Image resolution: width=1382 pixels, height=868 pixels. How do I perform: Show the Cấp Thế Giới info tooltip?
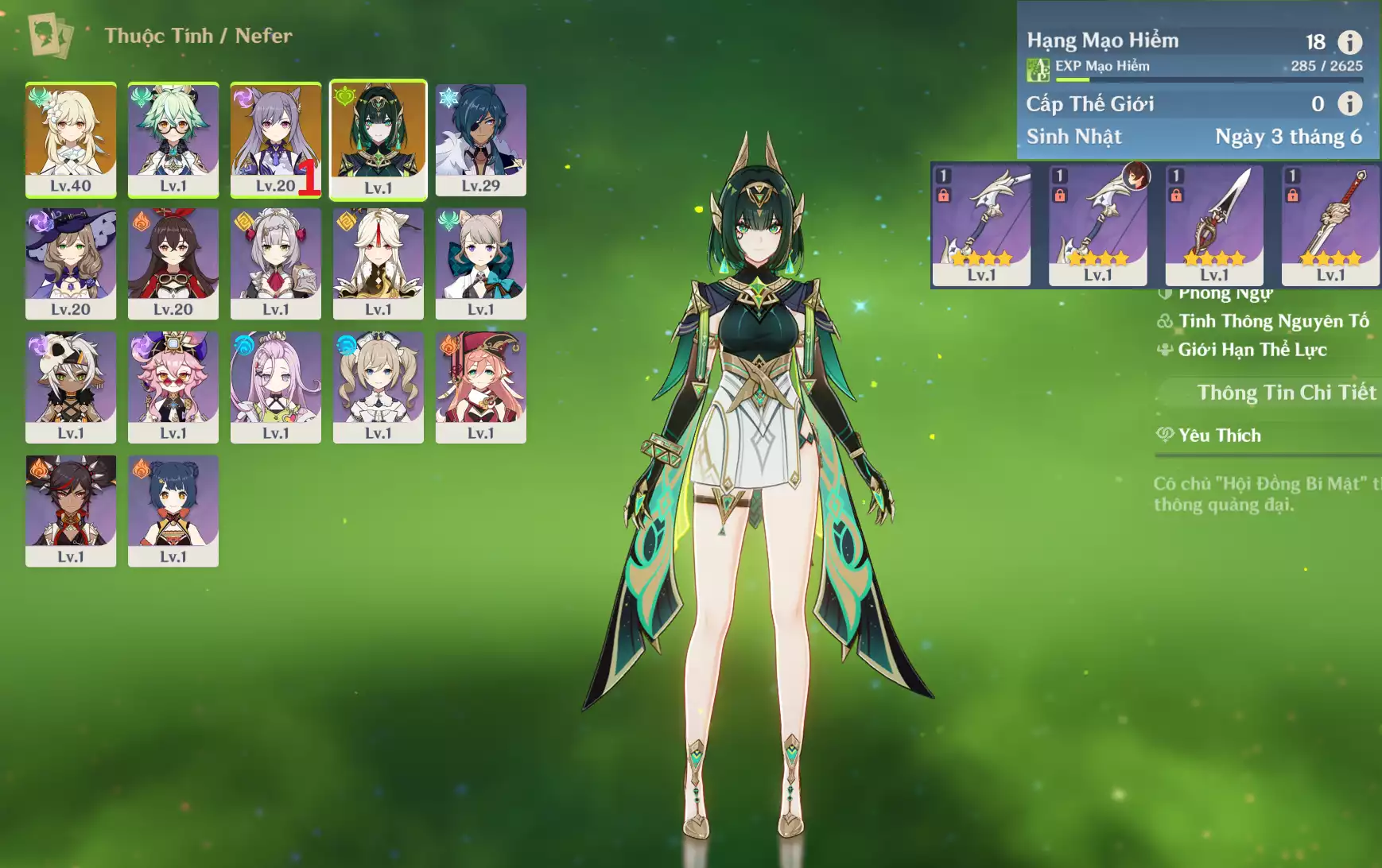point(1349,103)
